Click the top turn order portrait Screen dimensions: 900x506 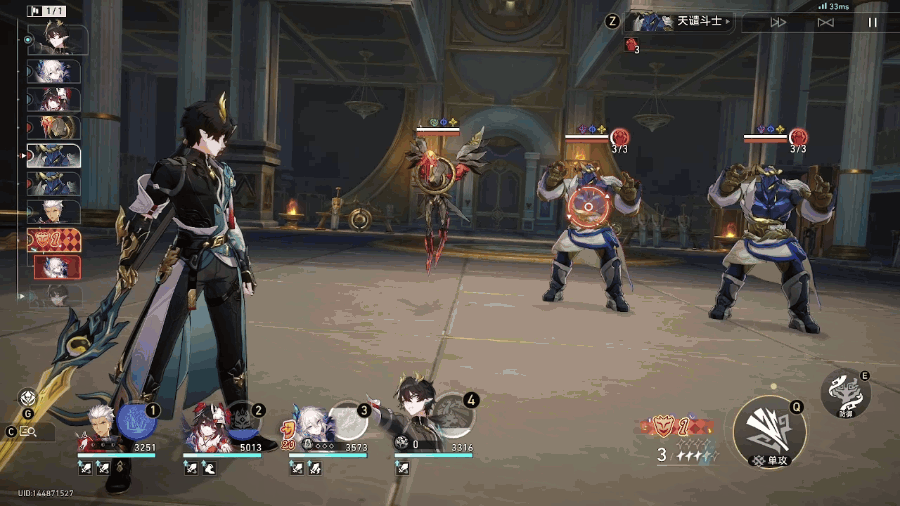[x=55, y=39]
